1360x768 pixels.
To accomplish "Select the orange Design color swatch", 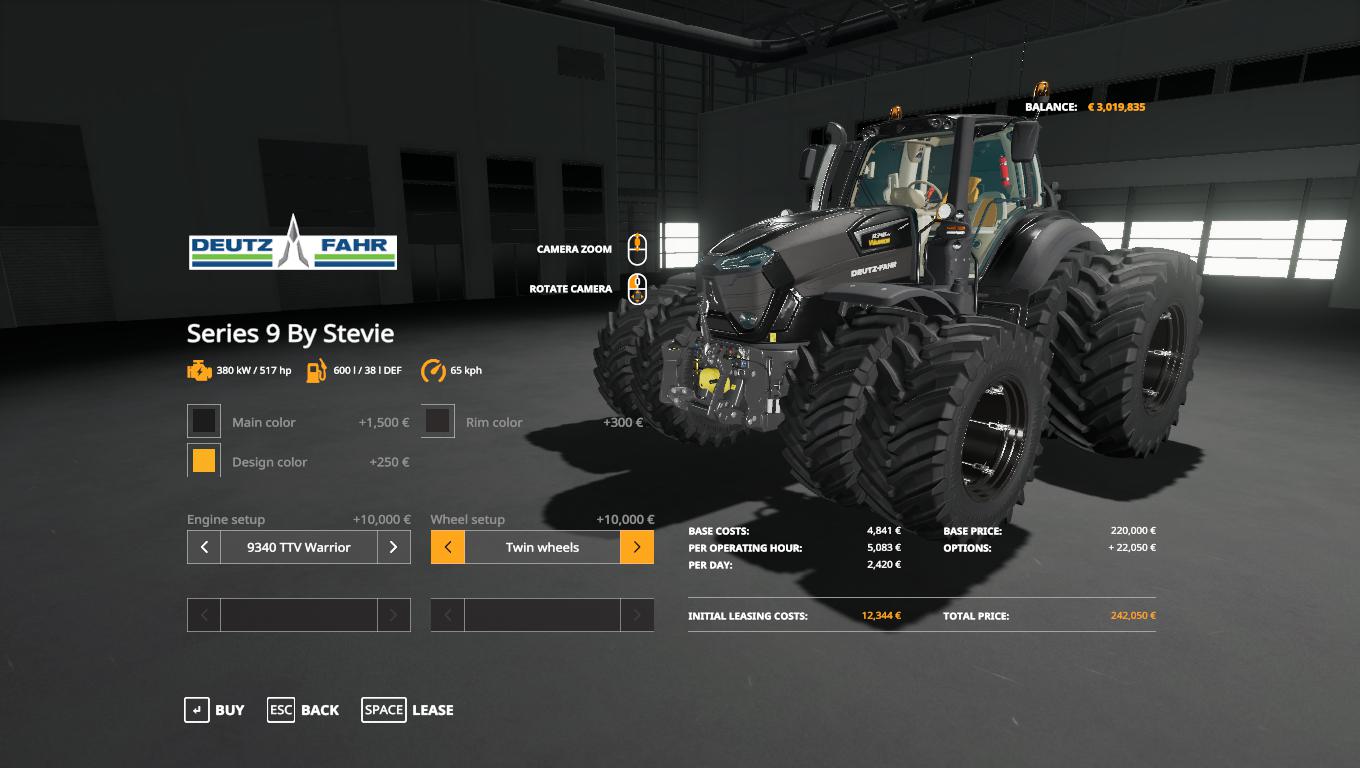I will tap(204, 461).
